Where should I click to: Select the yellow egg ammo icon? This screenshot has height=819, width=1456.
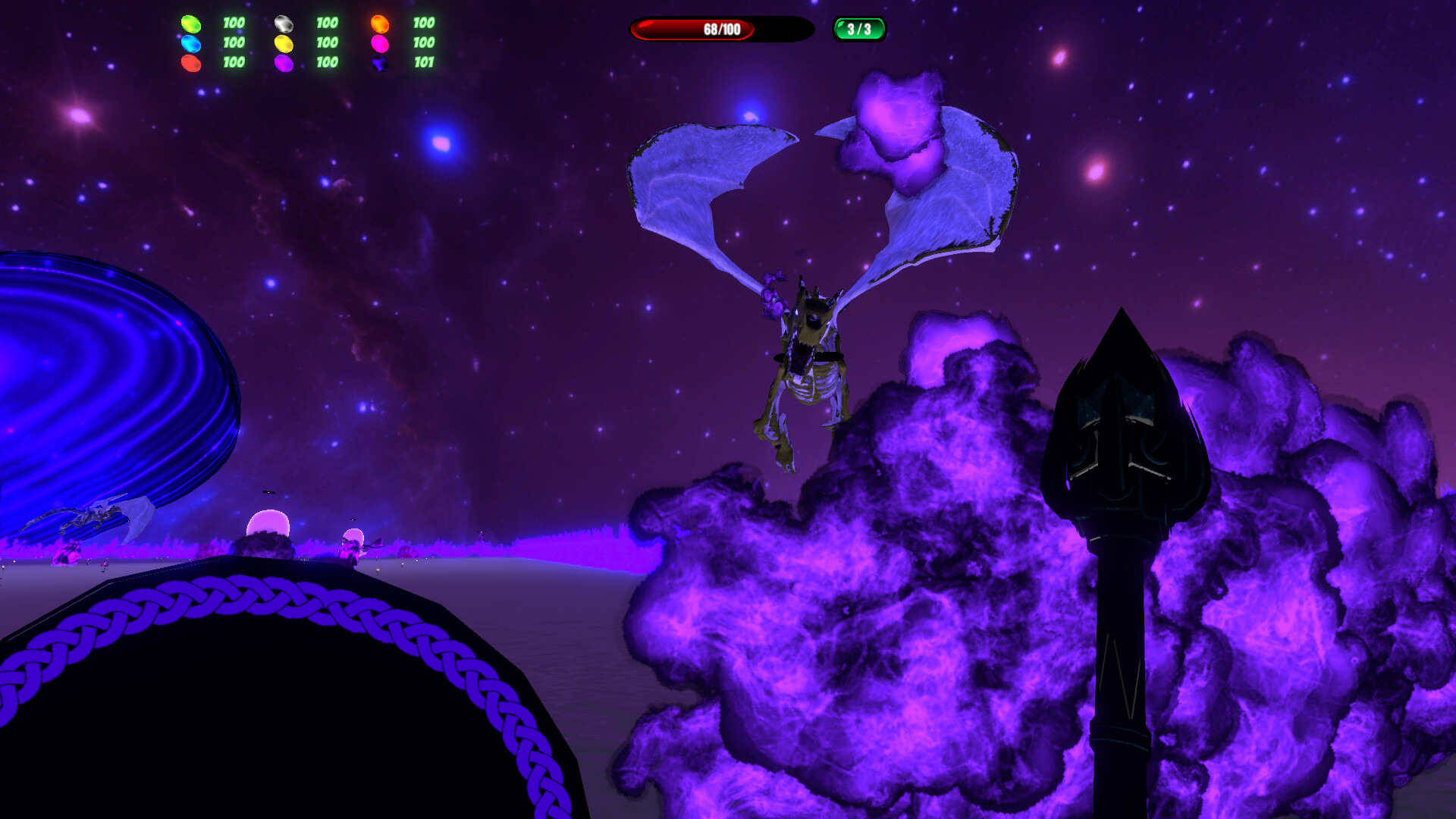click(x=283, y=43)
